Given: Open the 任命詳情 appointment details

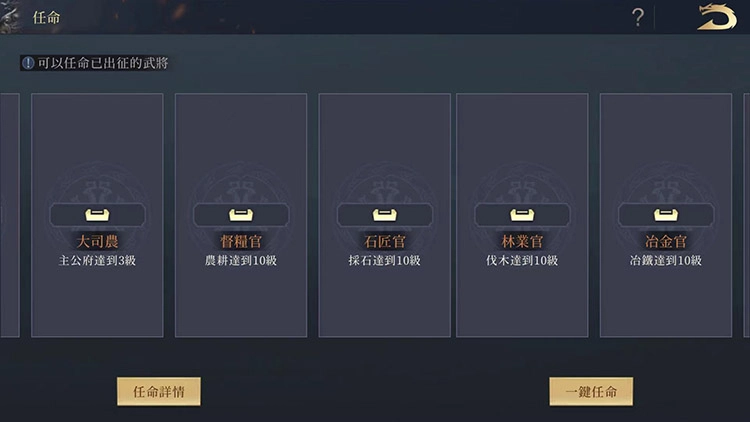Looking at the screenshot, I should coord(158,391).
